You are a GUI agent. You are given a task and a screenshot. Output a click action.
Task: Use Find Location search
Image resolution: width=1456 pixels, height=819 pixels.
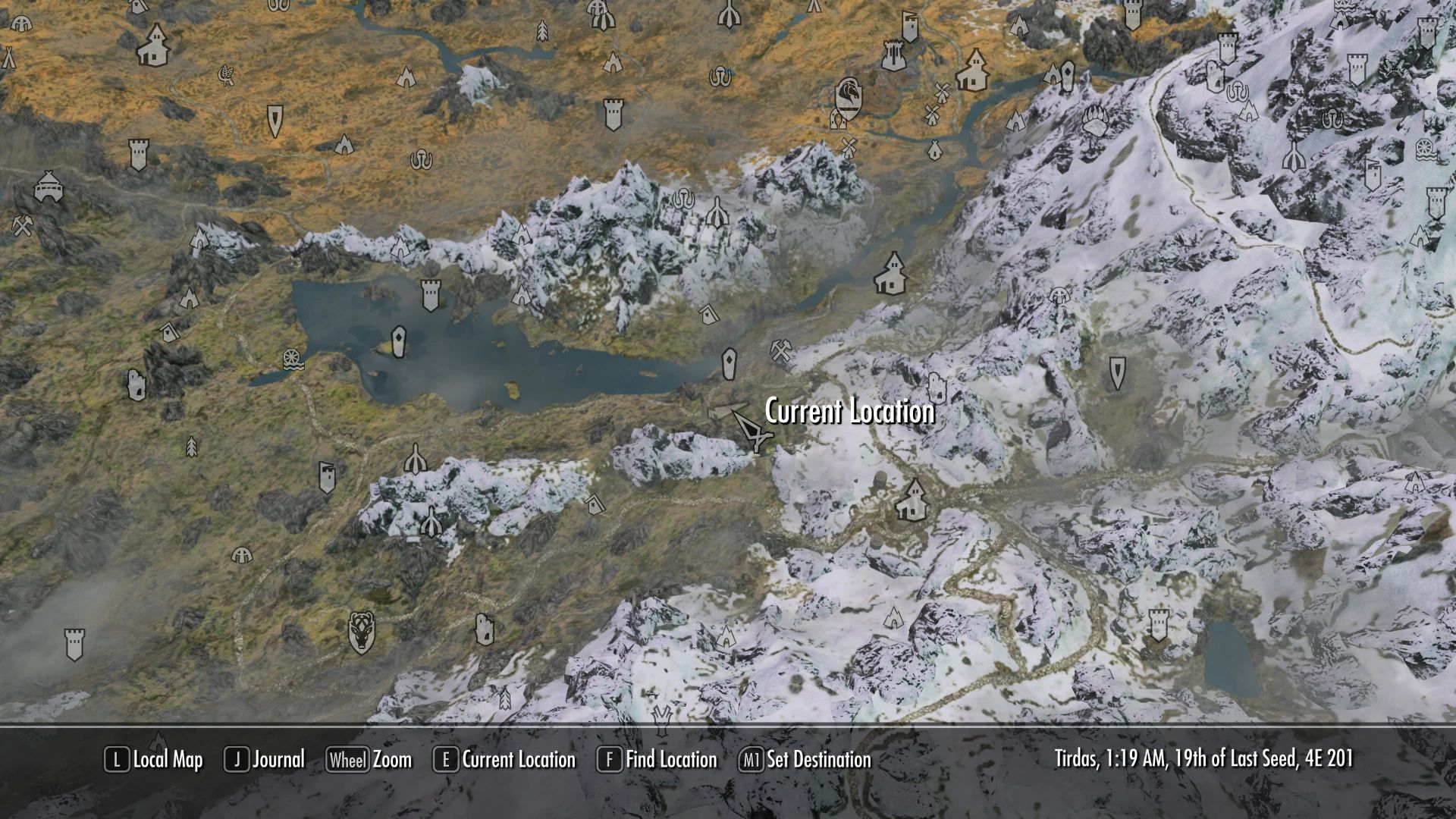click(x=671, y=760)
